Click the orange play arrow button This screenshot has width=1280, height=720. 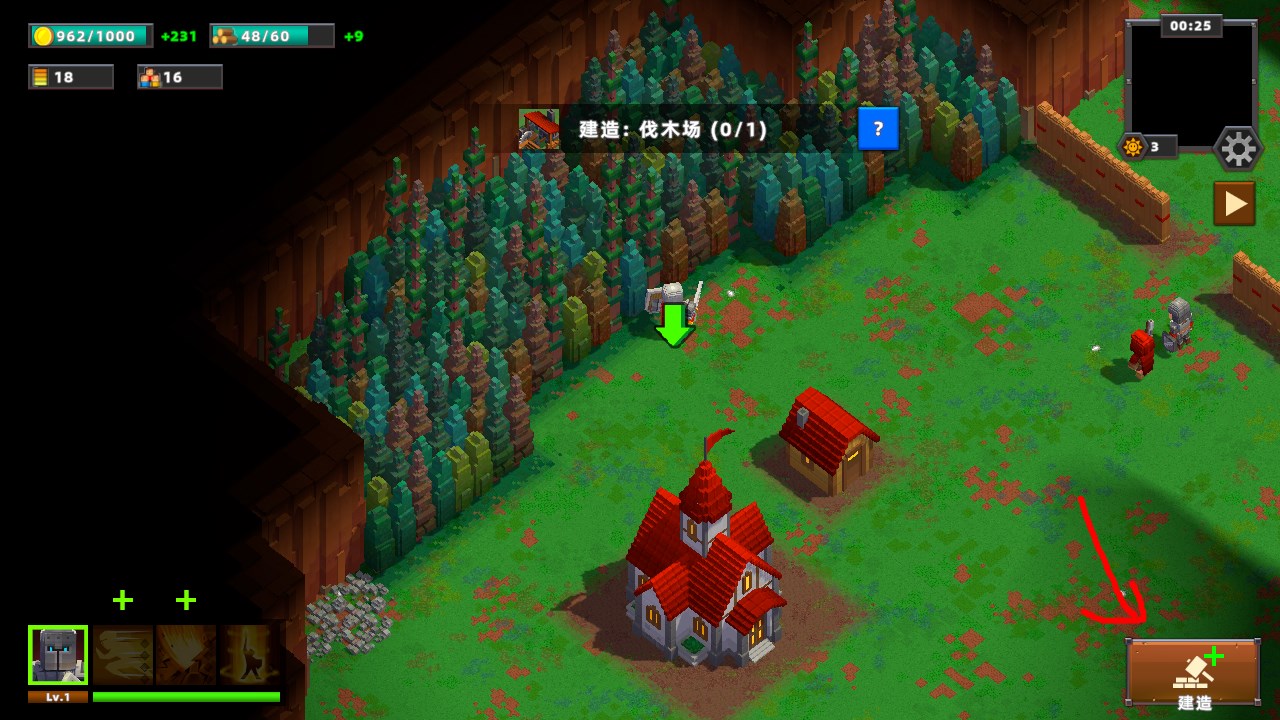click(x=1234, y=204)
